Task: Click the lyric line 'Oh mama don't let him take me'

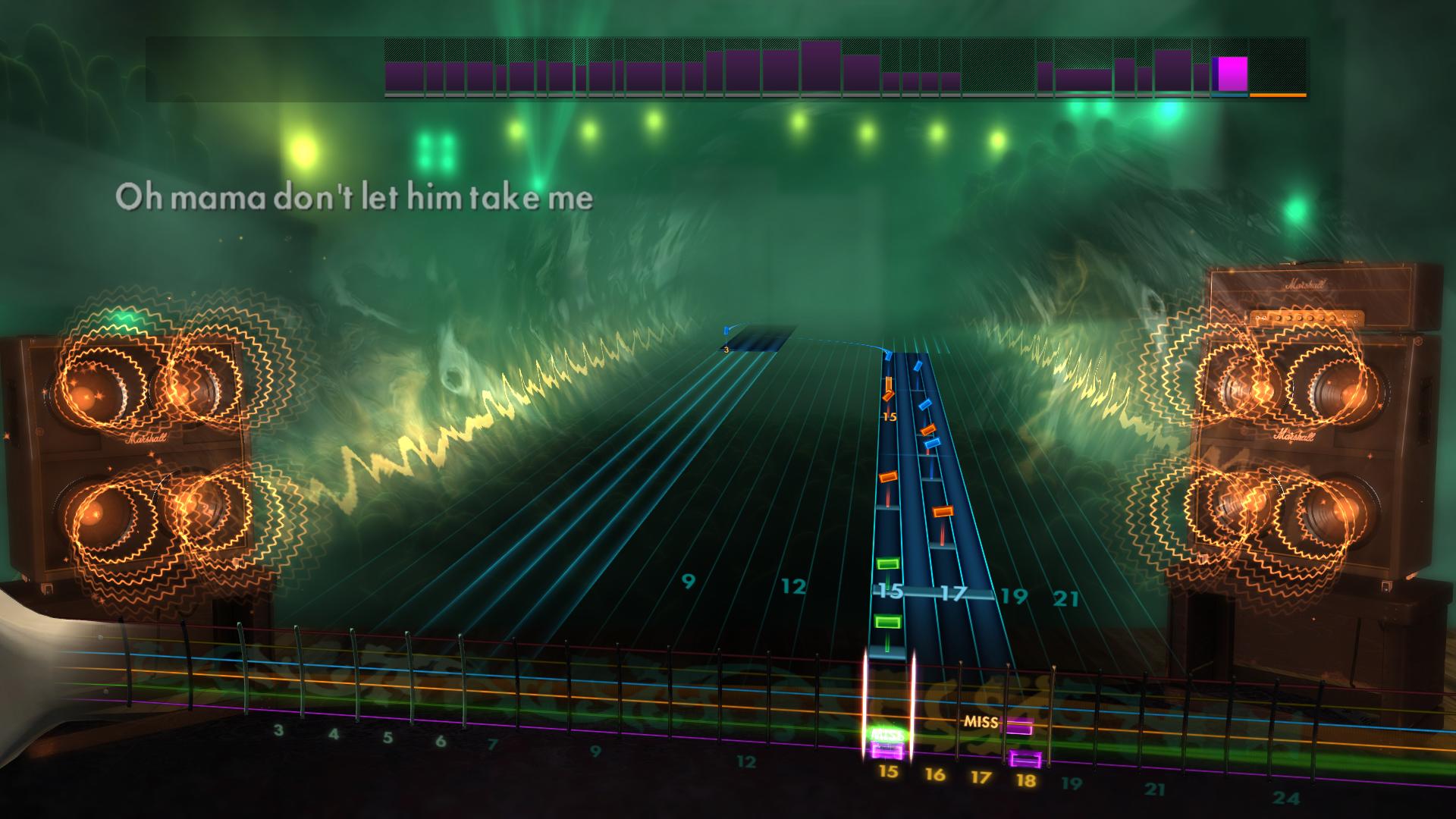Action: pyautogui.click(x=356, y=197)
